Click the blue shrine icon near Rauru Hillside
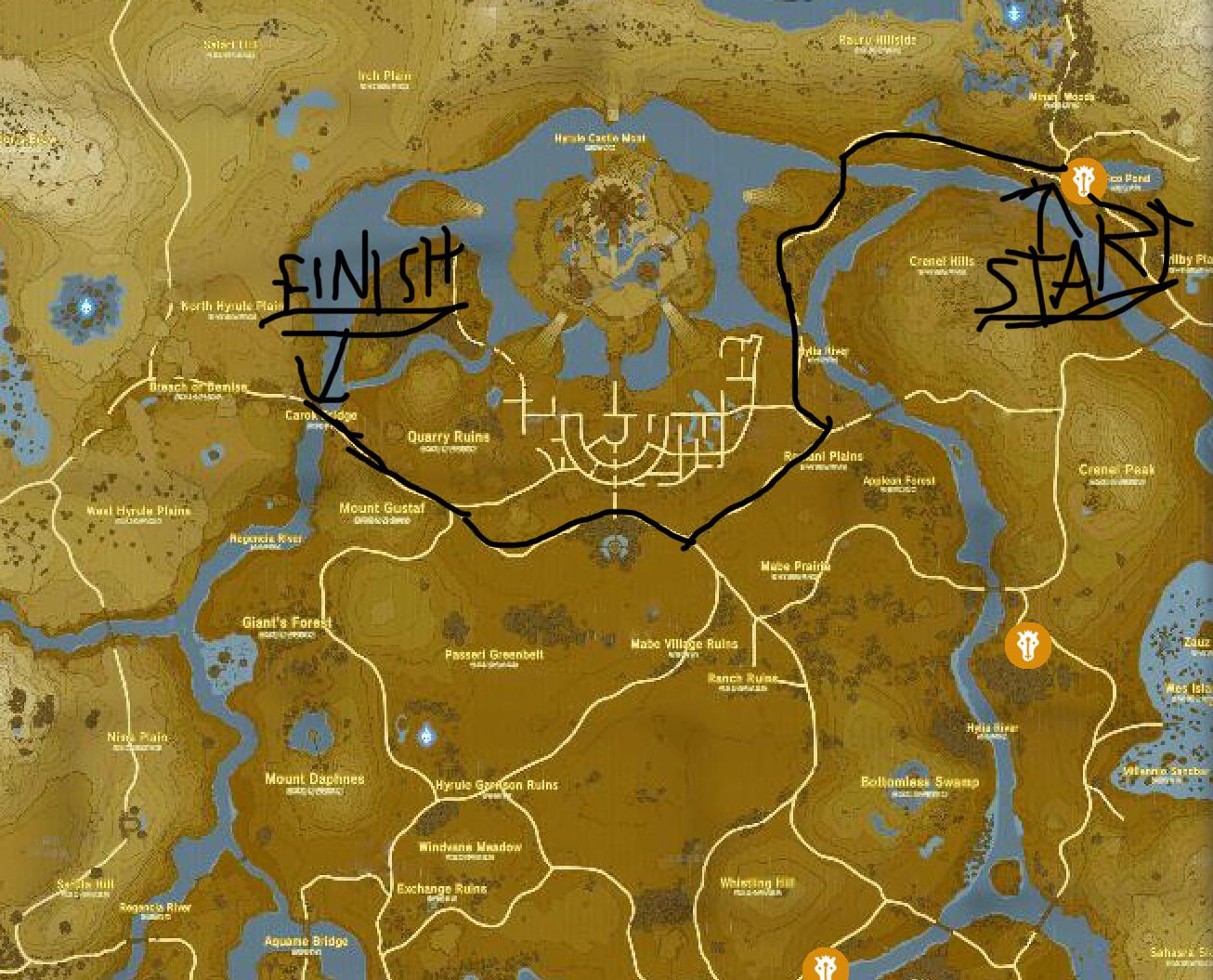 click(x=1014, y=14)
